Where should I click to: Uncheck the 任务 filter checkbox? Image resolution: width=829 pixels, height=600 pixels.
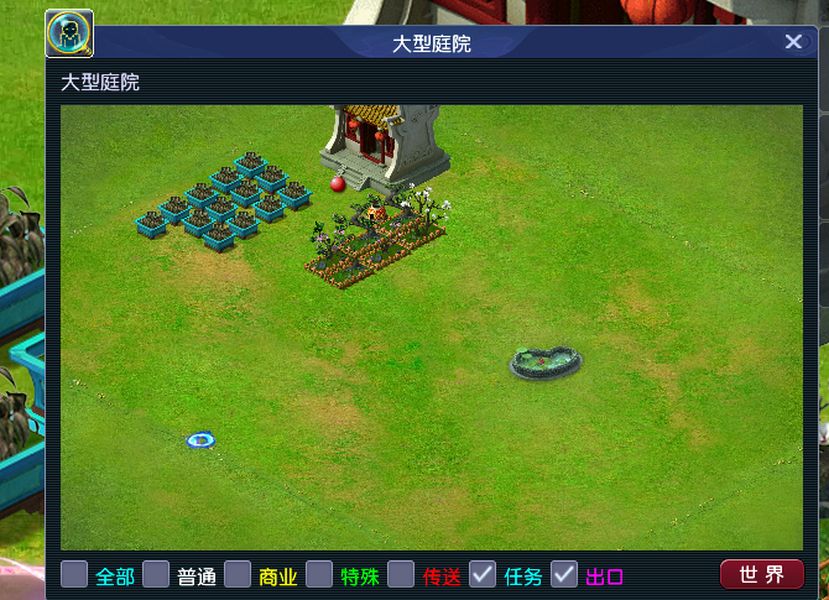click(483, 574)
